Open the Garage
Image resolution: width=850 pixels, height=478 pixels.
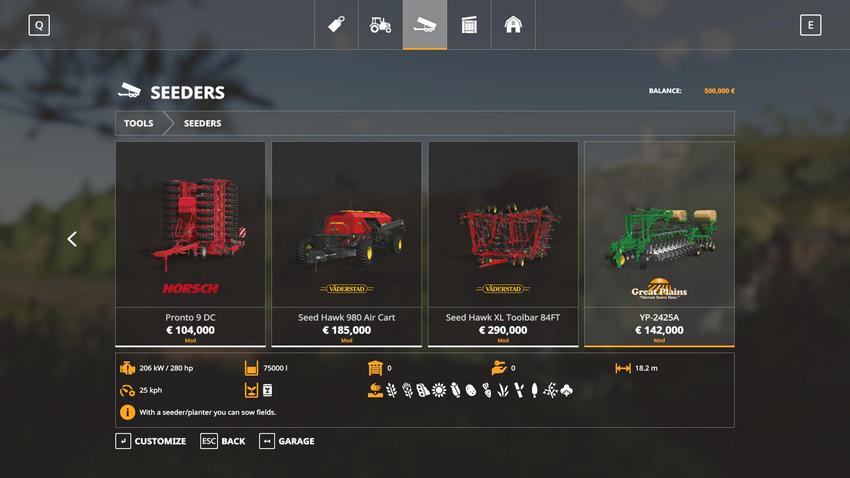pos(287,441)
